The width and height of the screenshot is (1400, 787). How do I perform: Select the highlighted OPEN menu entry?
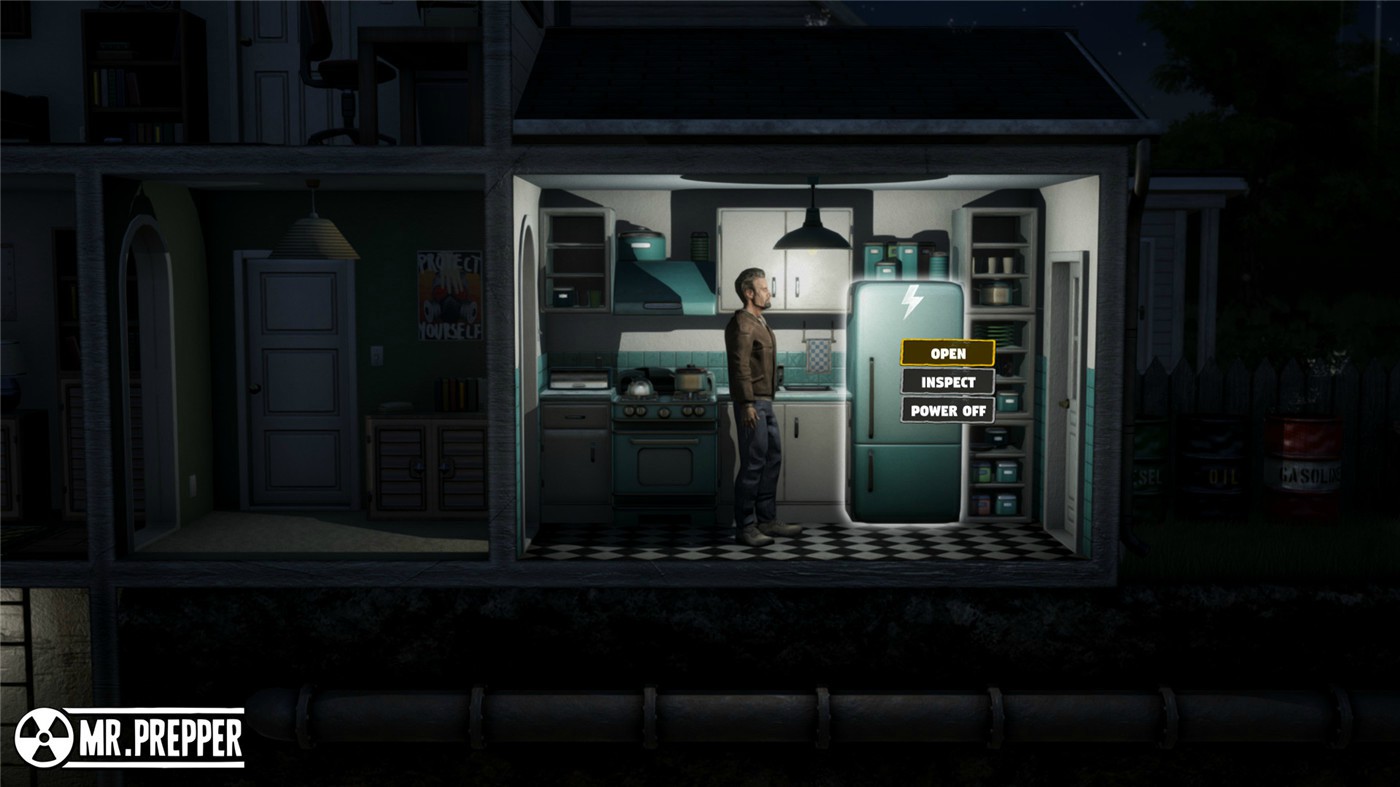pos(948,353)
